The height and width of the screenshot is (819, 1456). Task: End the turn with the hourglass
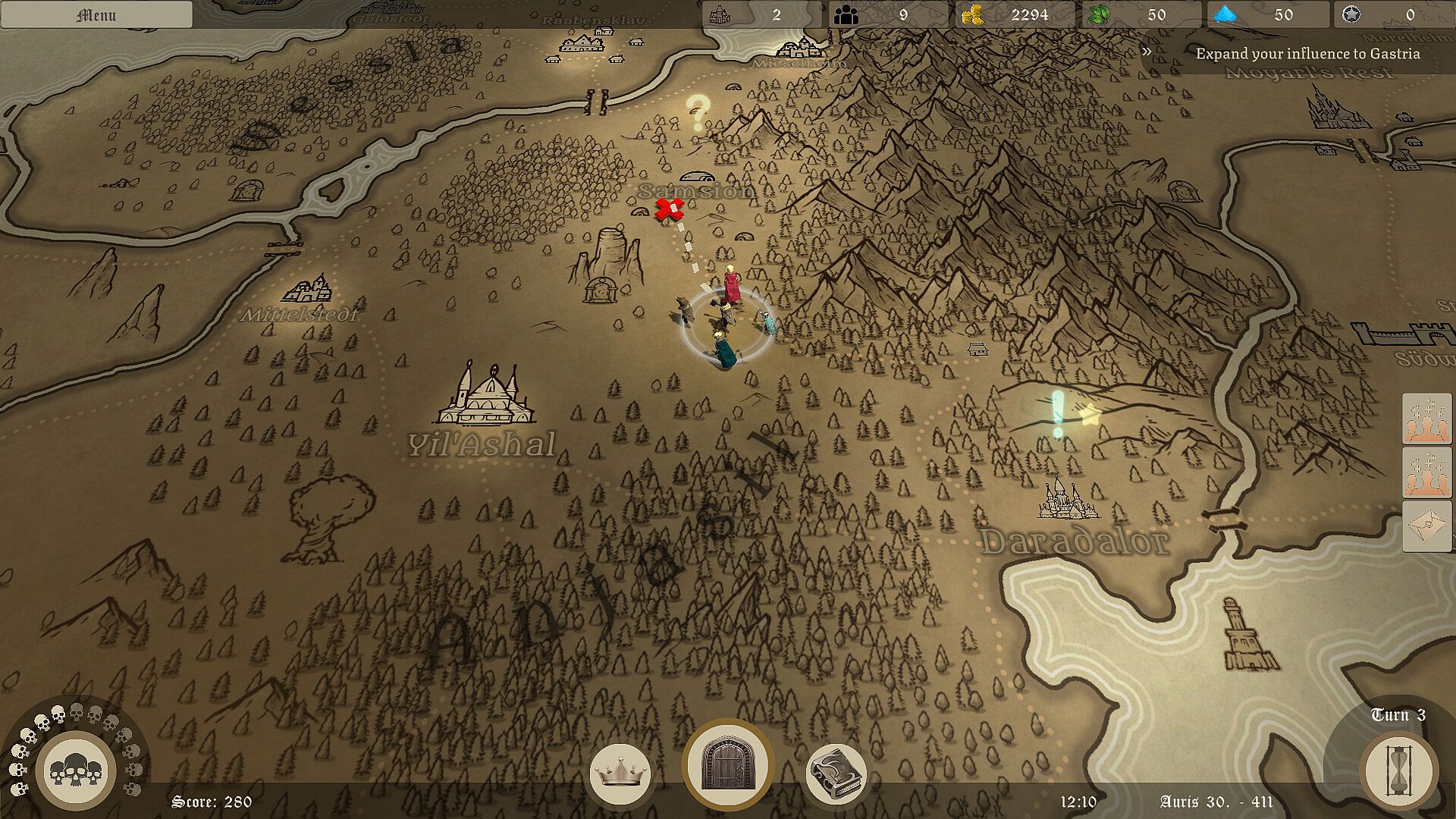point(1399,772)
